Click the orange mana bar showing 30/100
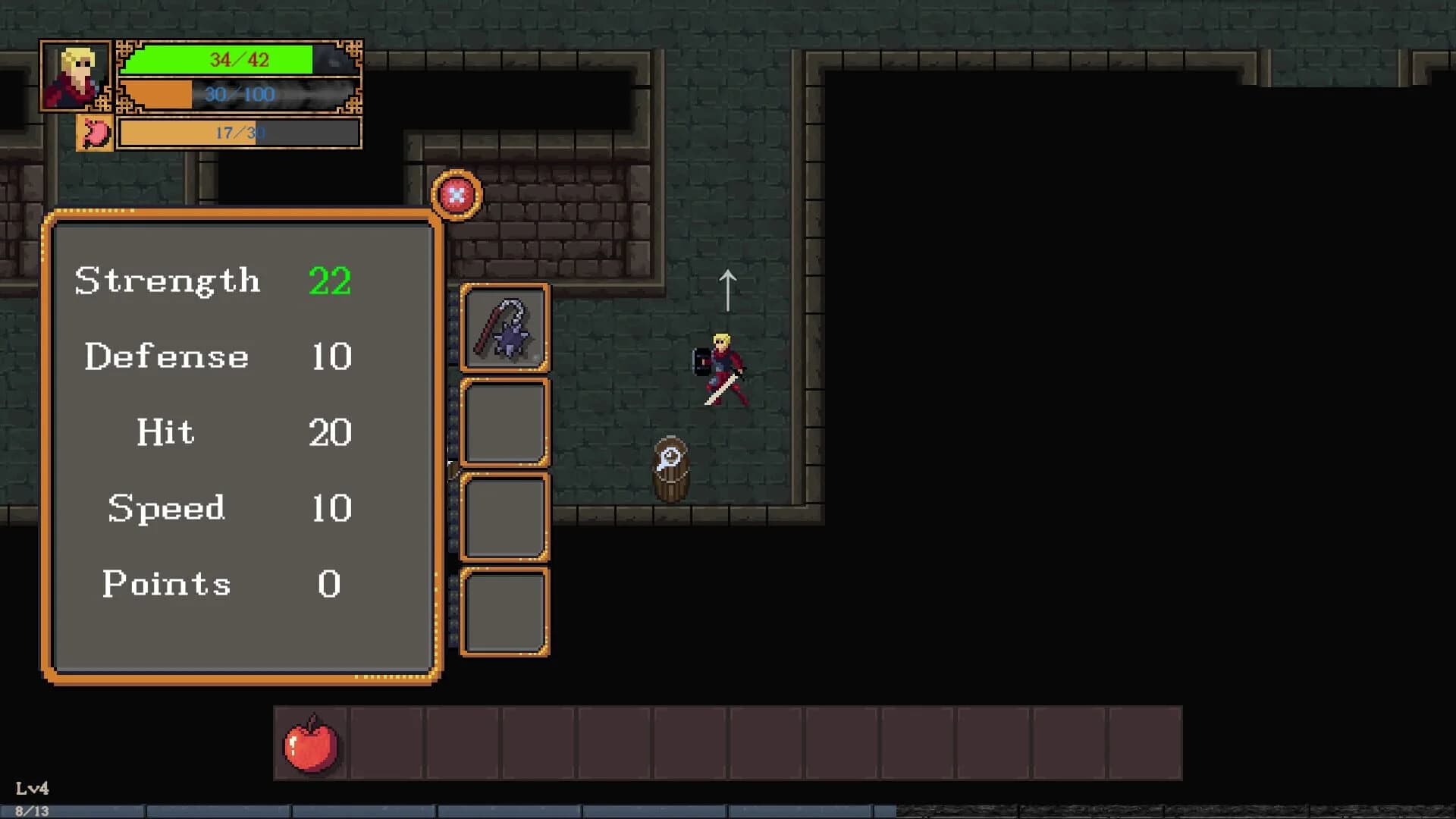 (x=239, y=95)
